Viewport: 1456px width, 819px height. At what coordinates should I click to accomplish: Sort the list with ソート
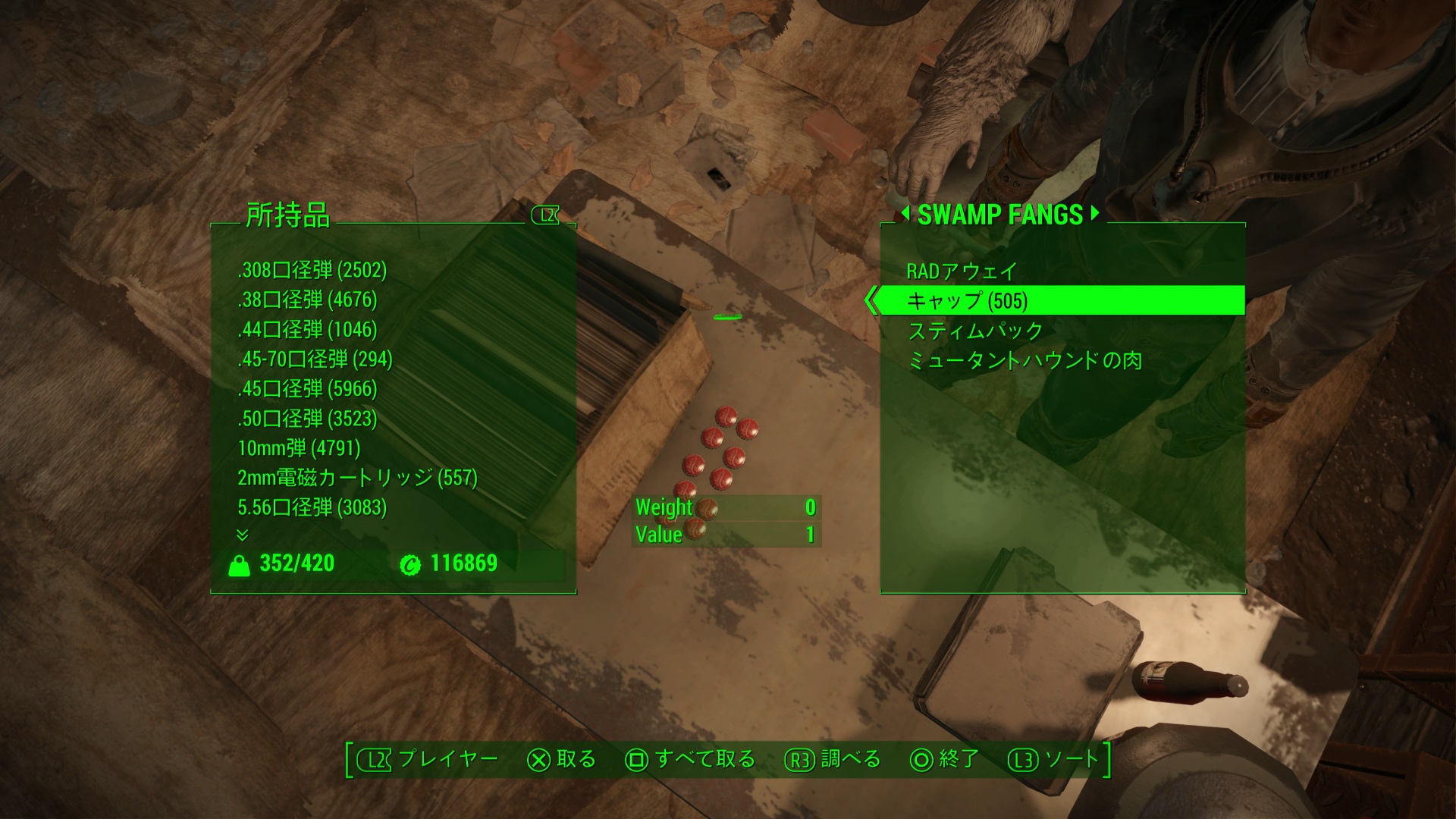1054,759
